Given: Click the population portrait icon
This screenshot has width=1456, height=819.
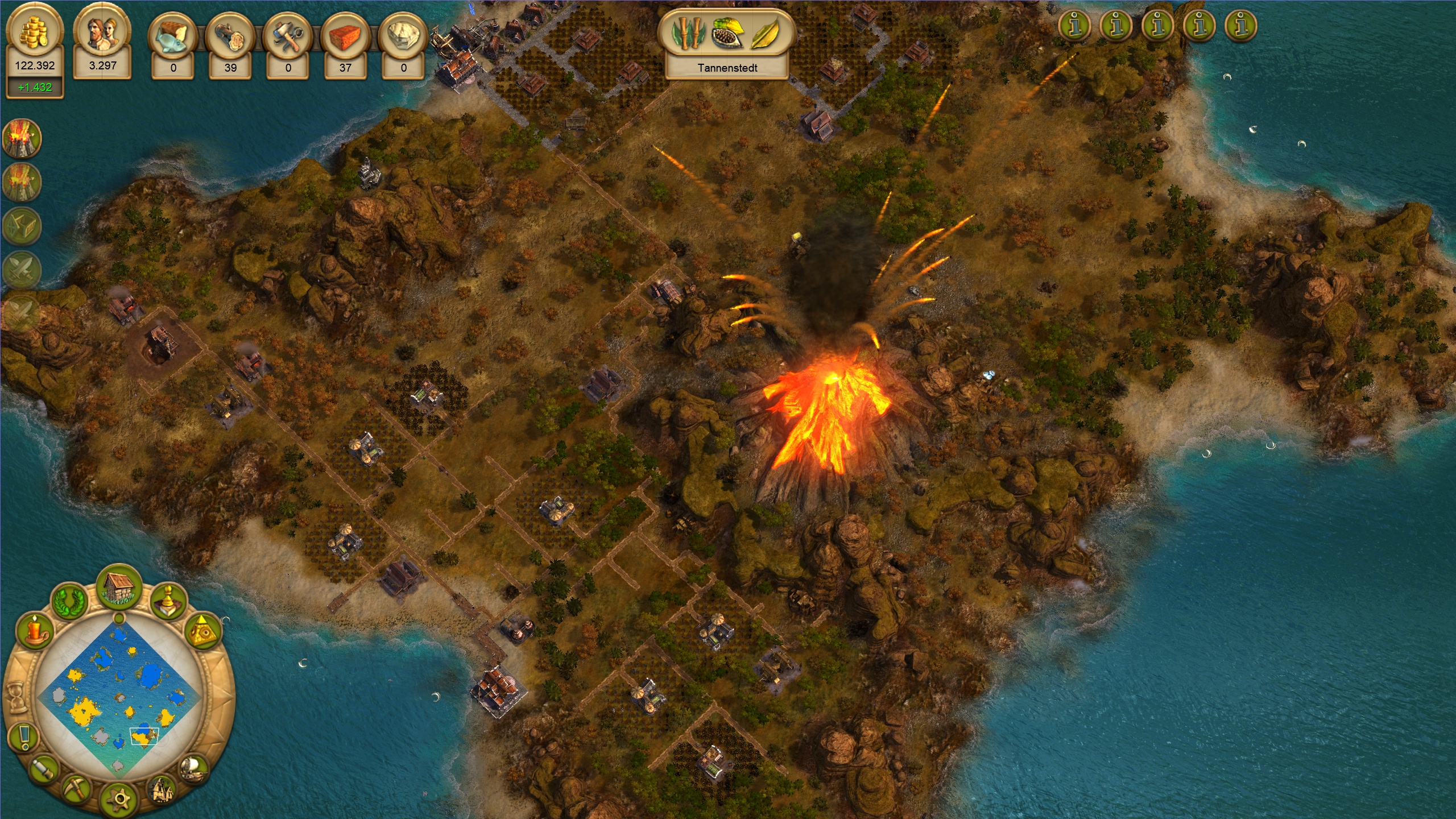Looking at the screenshot, I should 102,33.
